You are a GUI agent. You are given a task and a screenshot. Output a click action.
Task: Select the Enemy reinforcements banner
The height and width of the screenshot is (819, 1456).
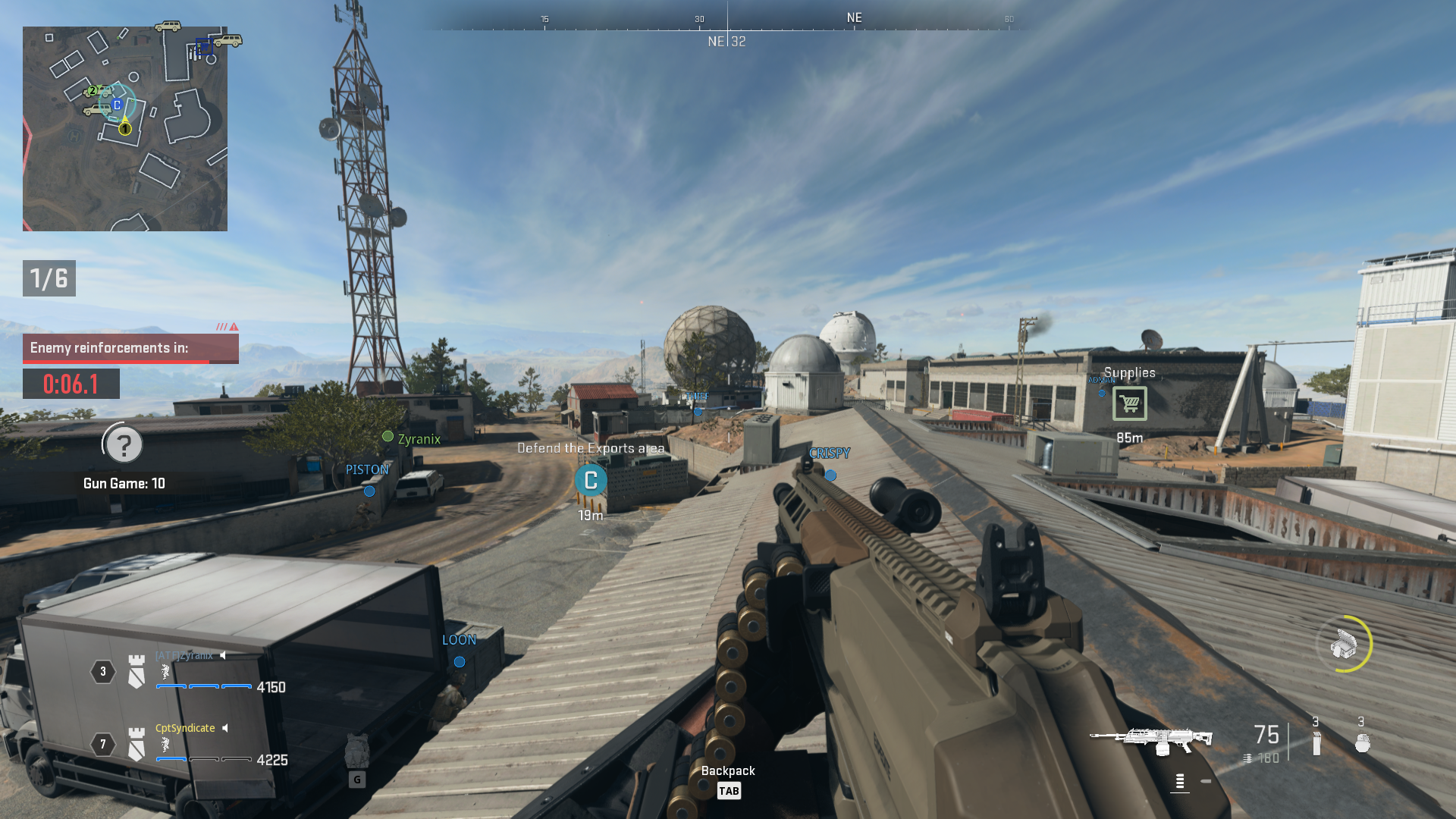click(130, 348)
